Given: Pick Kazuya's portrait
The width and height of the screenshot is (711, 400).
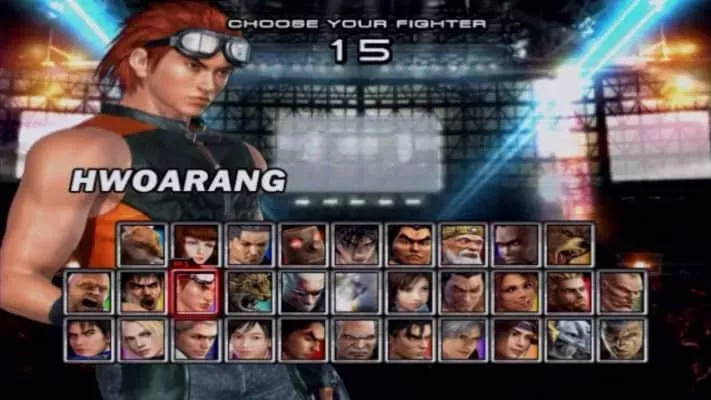Looking at the screenshot, I should tap(464, 292).
